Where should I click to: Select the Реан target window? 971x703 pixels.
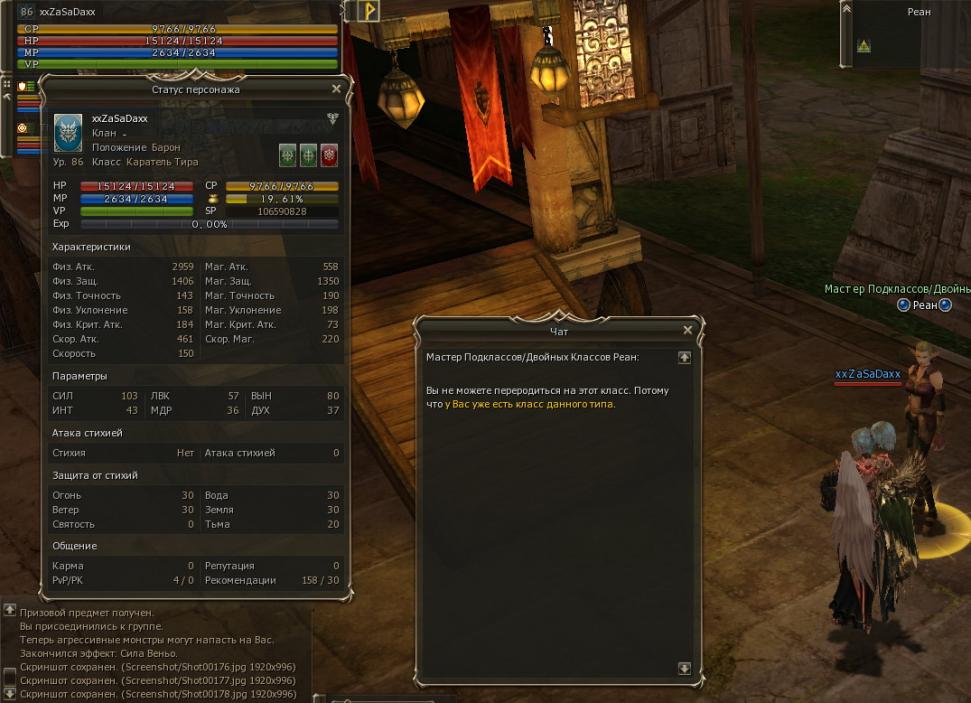tap(918, 12)
